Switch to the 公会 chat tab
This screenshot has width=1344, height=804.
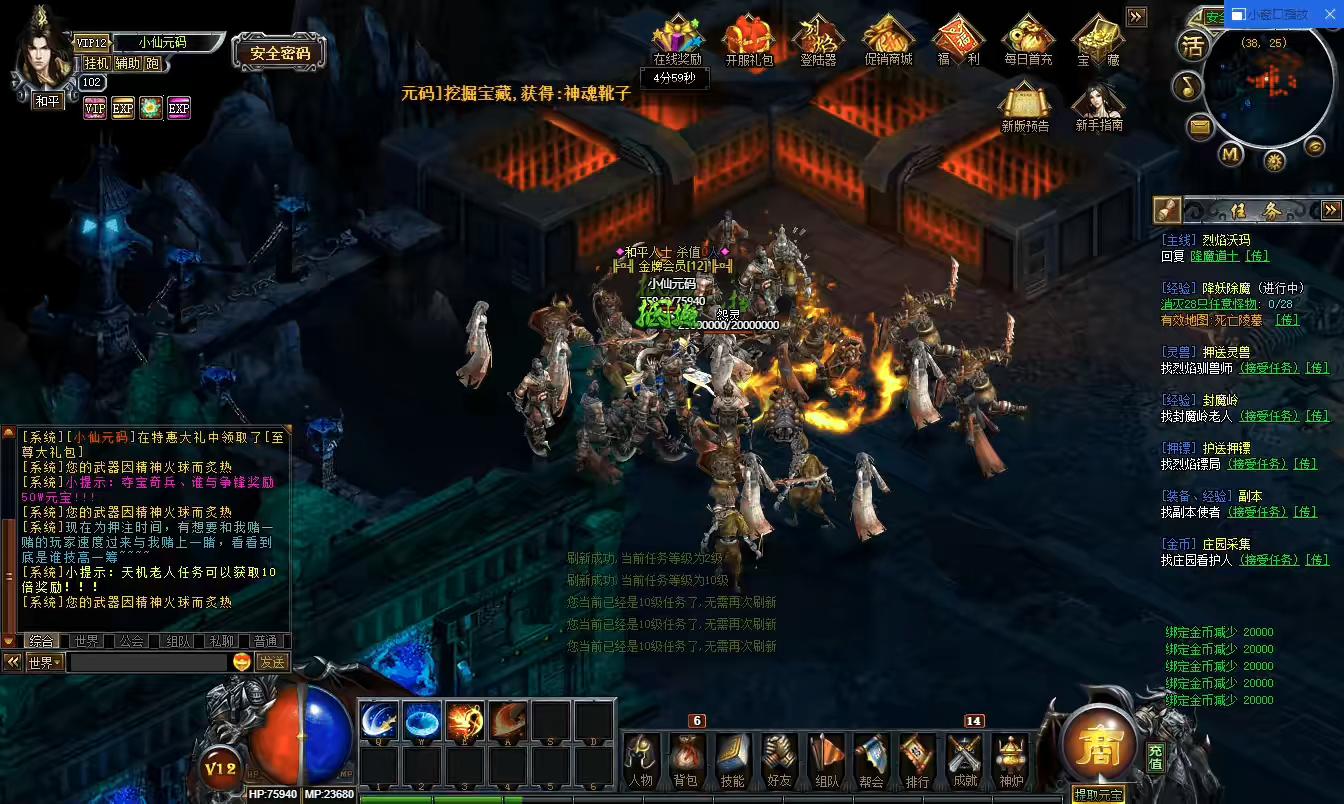click(131, 640)
